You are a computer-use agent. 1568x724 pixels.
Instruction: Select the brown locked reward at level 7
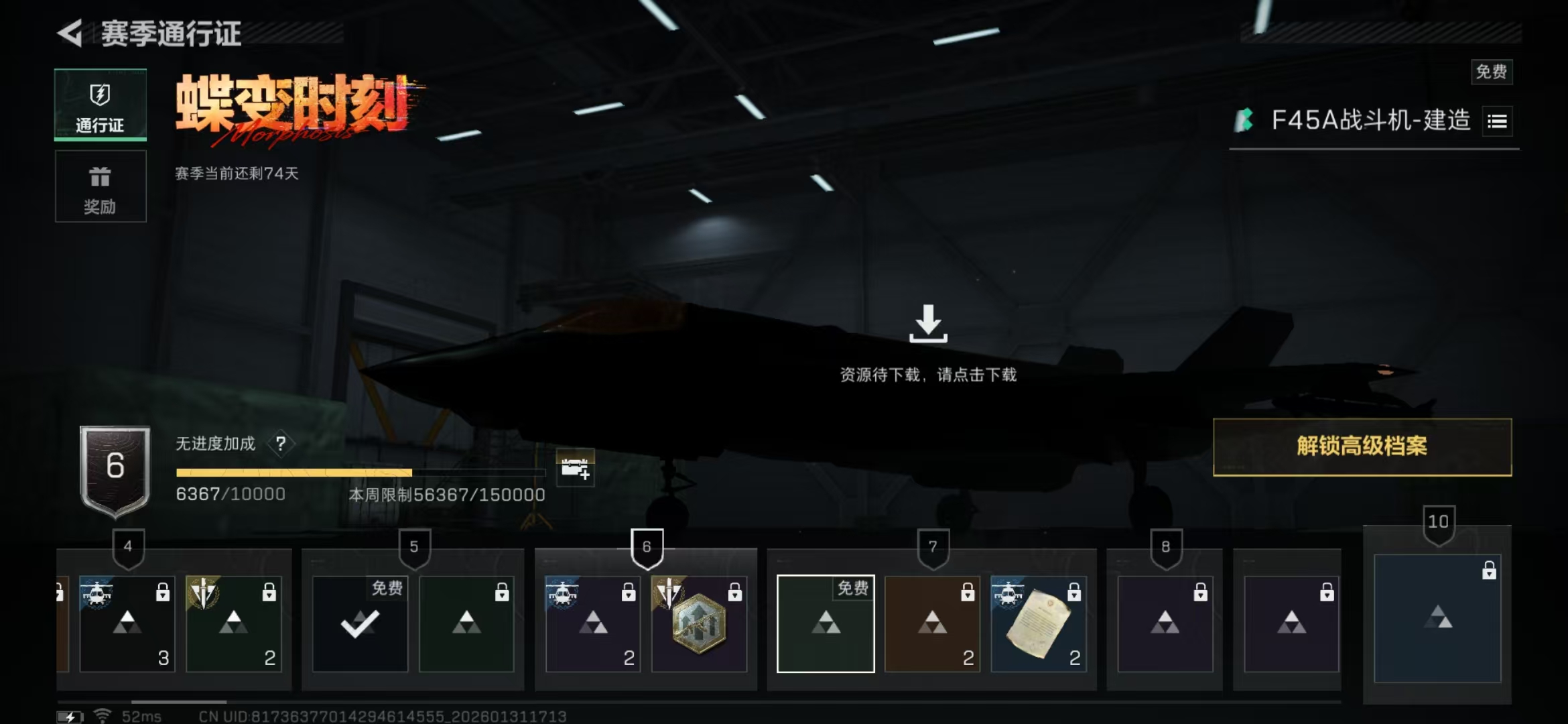[932, 624]
